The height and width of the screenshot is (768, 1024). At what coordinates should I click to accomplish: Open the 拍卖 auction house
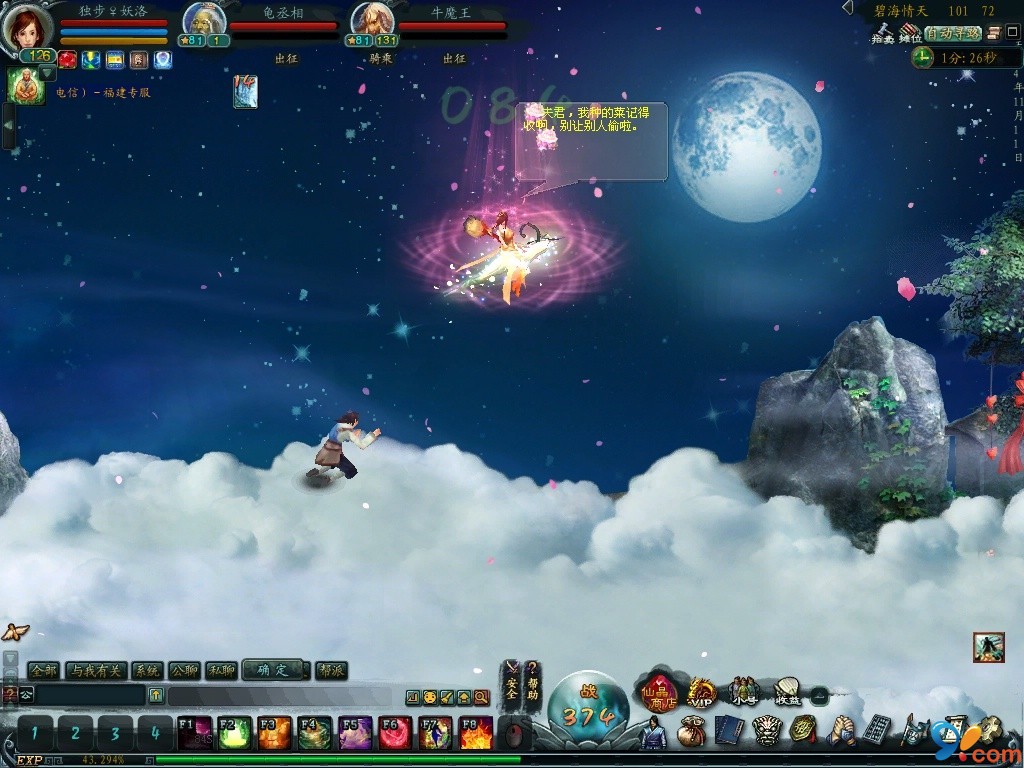point(882,33)
